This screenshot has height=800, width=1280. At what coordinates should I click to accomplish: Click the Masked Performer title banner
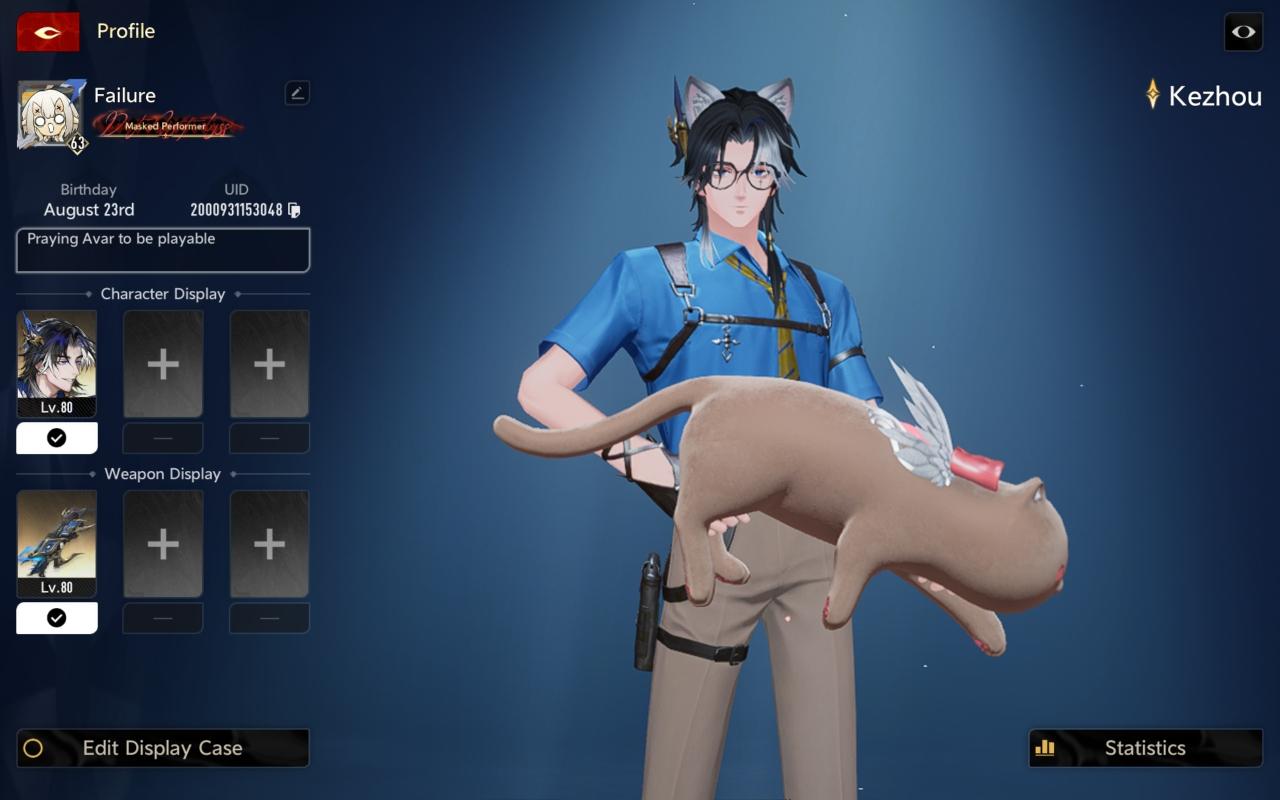pos(166,126)
